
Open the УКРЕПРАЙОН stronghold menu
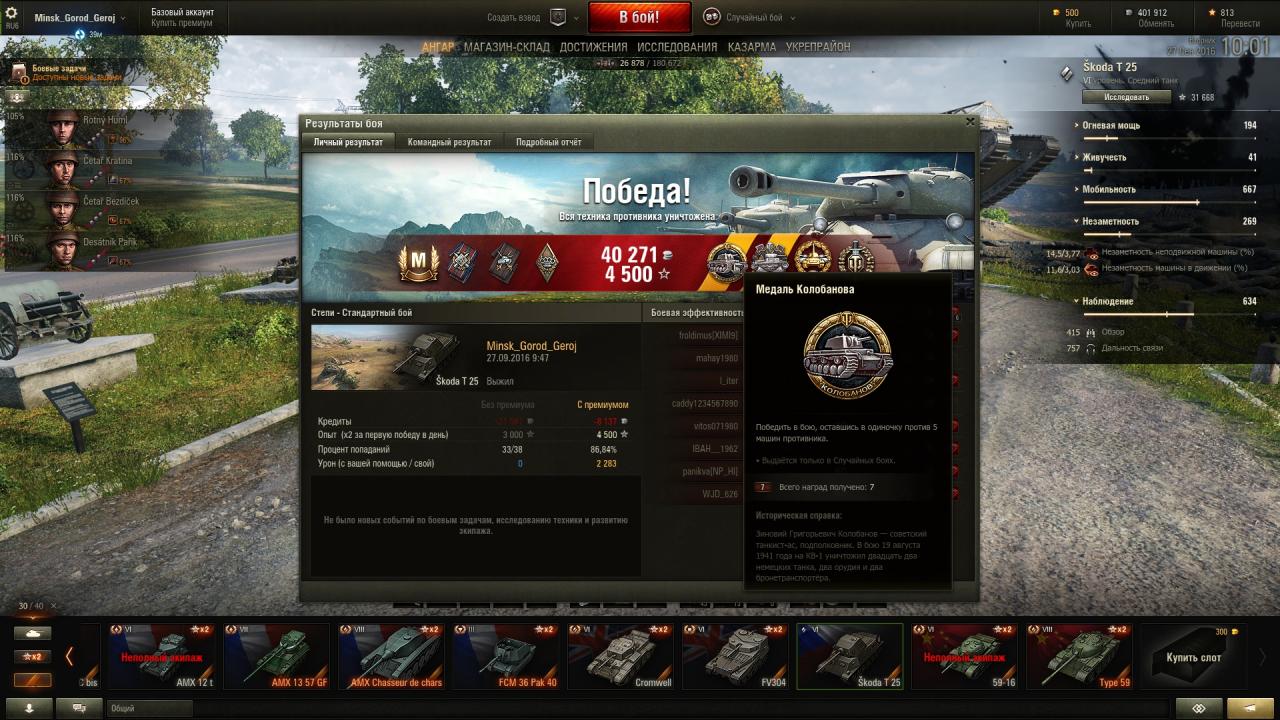[818, 47]
